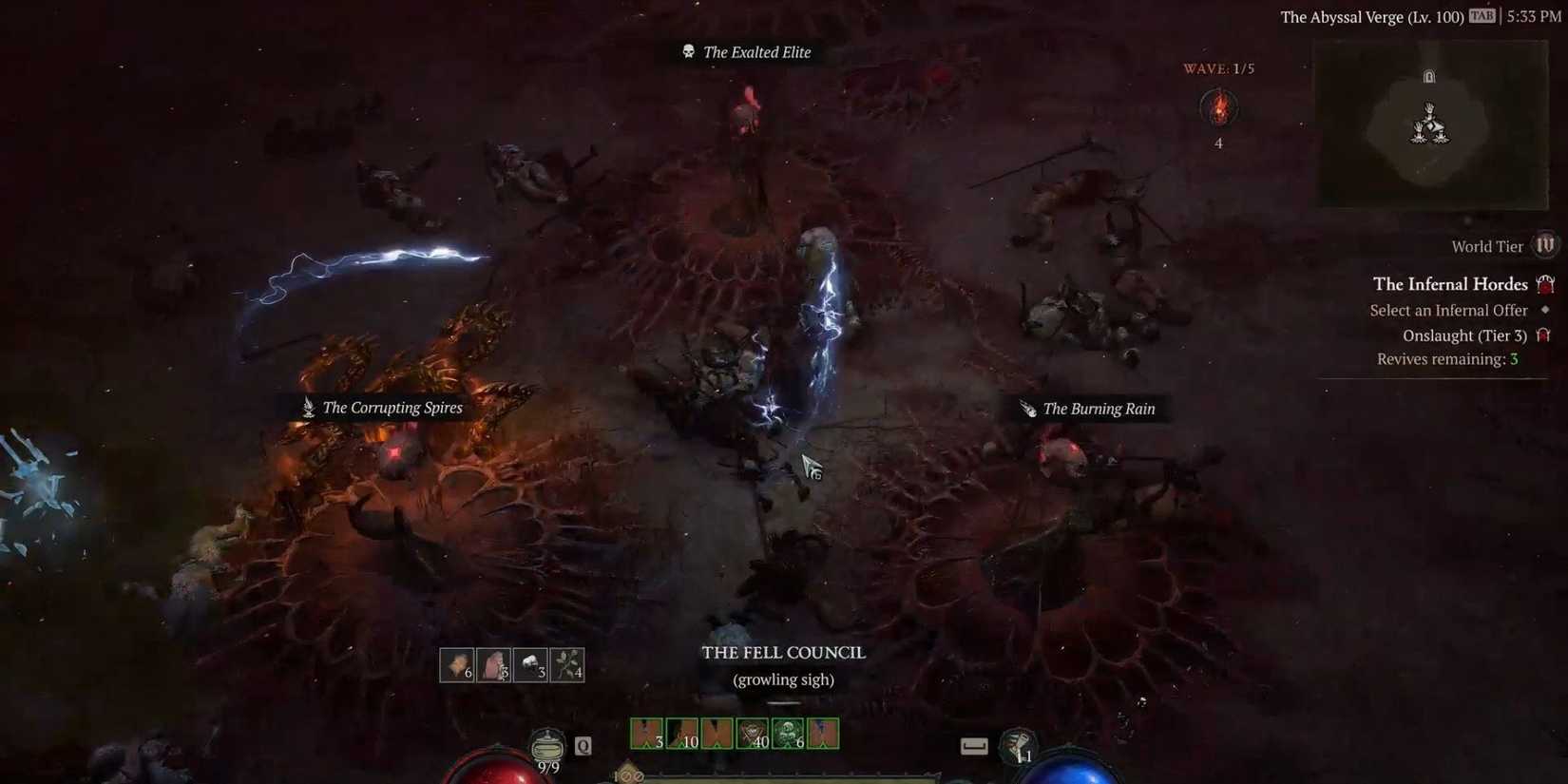Click The Infernal Hordes event icon
The width and height of the screenshot is (1568, 784).
1547,283
